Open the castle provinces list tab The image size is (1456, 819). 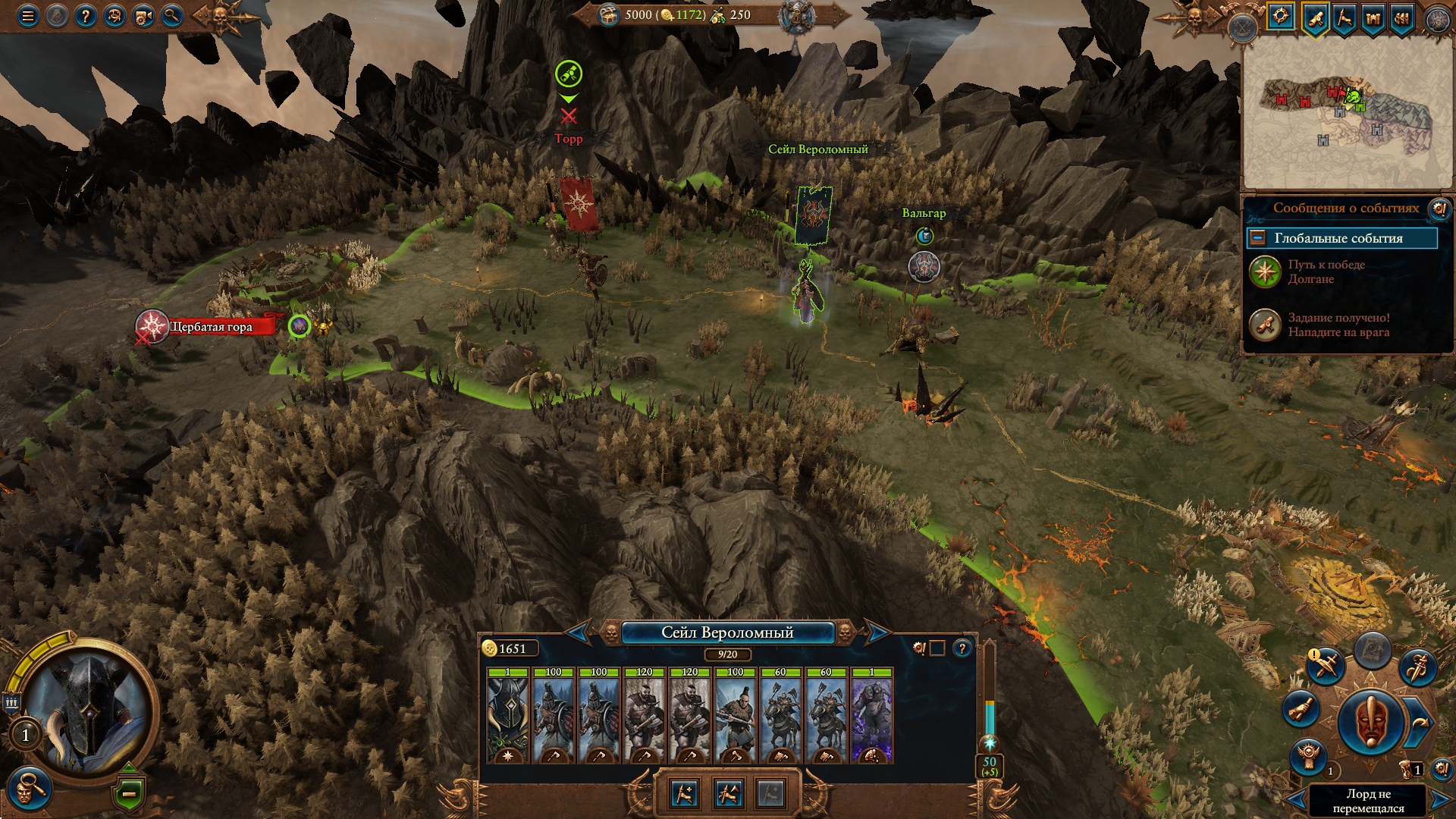(x=1373, y=17)
